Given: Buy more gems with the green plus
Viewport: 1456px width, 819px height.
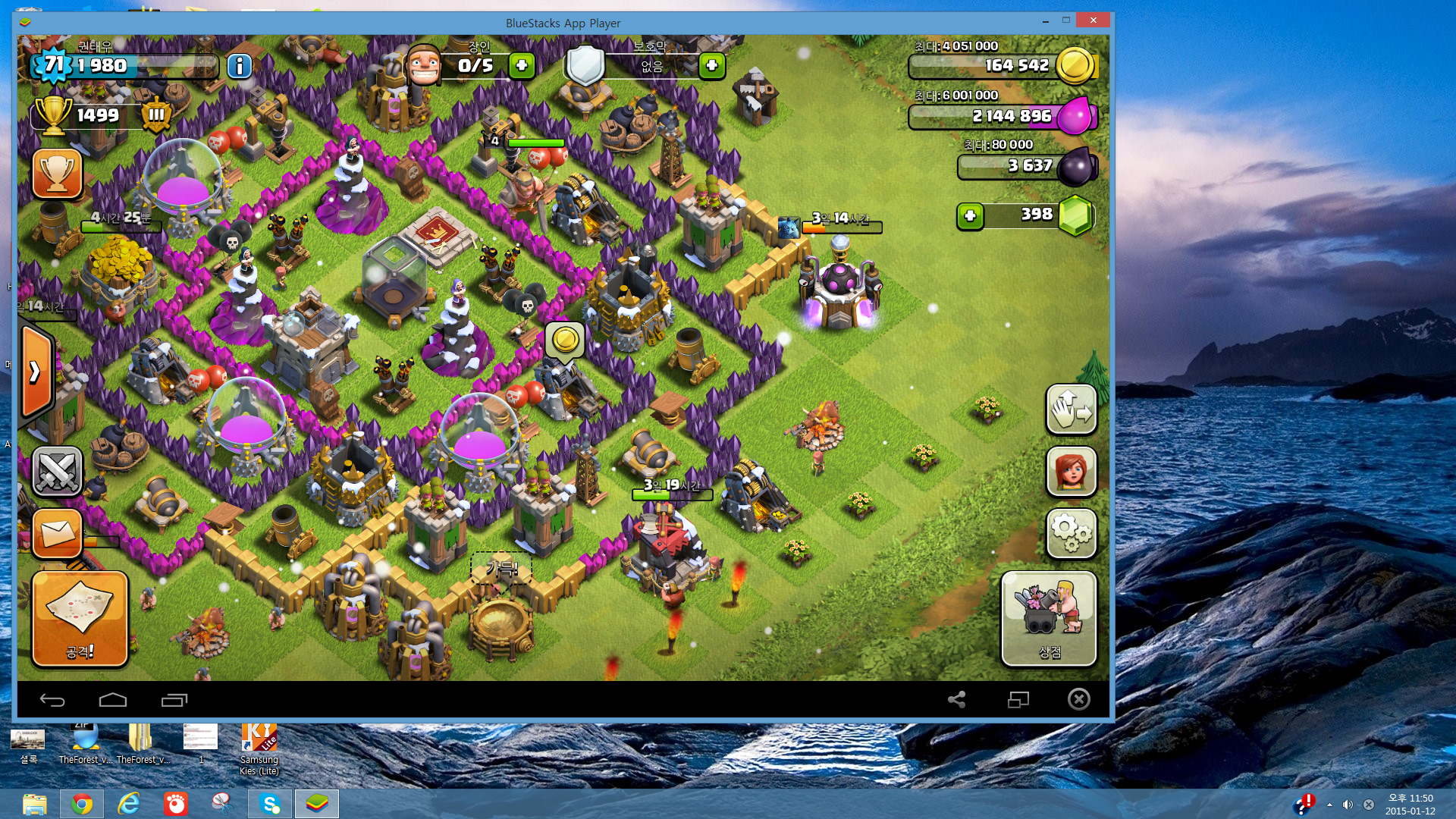Looking at the screenshot, I should 970,216.
